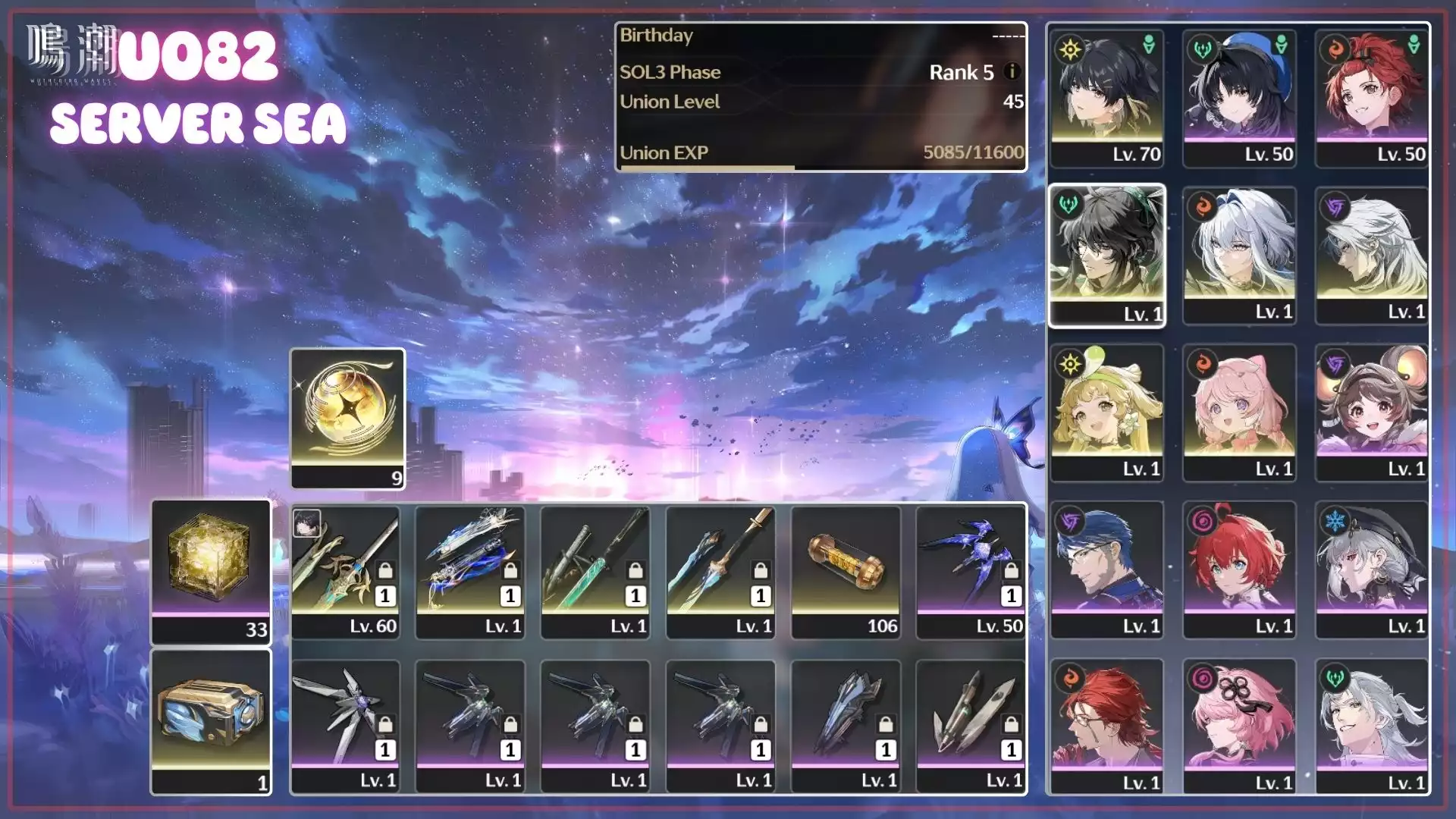Click the info icon beside Rank 5
Screen dimensions: 1456x819
[x=1012, y=71]
